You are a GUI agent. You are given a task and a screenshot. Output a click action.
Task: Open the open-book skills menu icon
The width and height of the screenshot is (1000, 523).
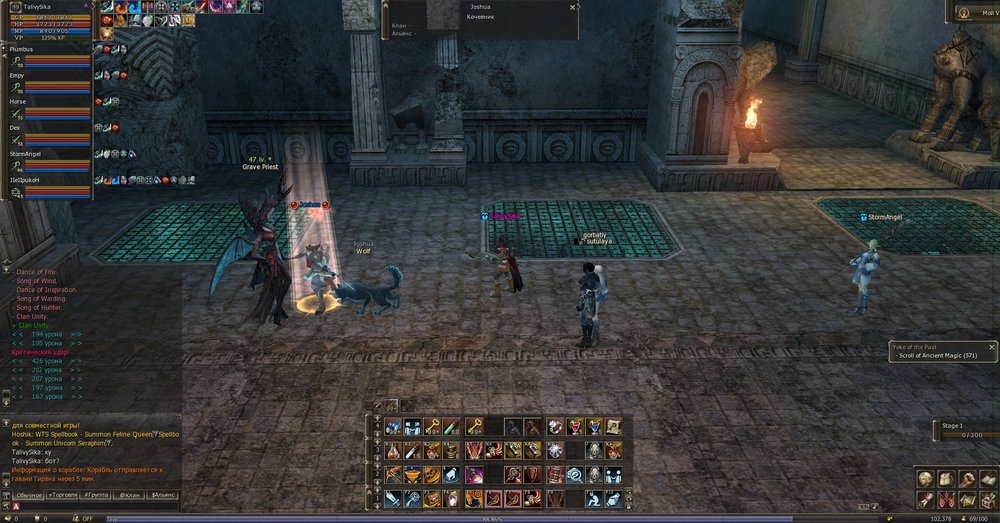[986, 480]
